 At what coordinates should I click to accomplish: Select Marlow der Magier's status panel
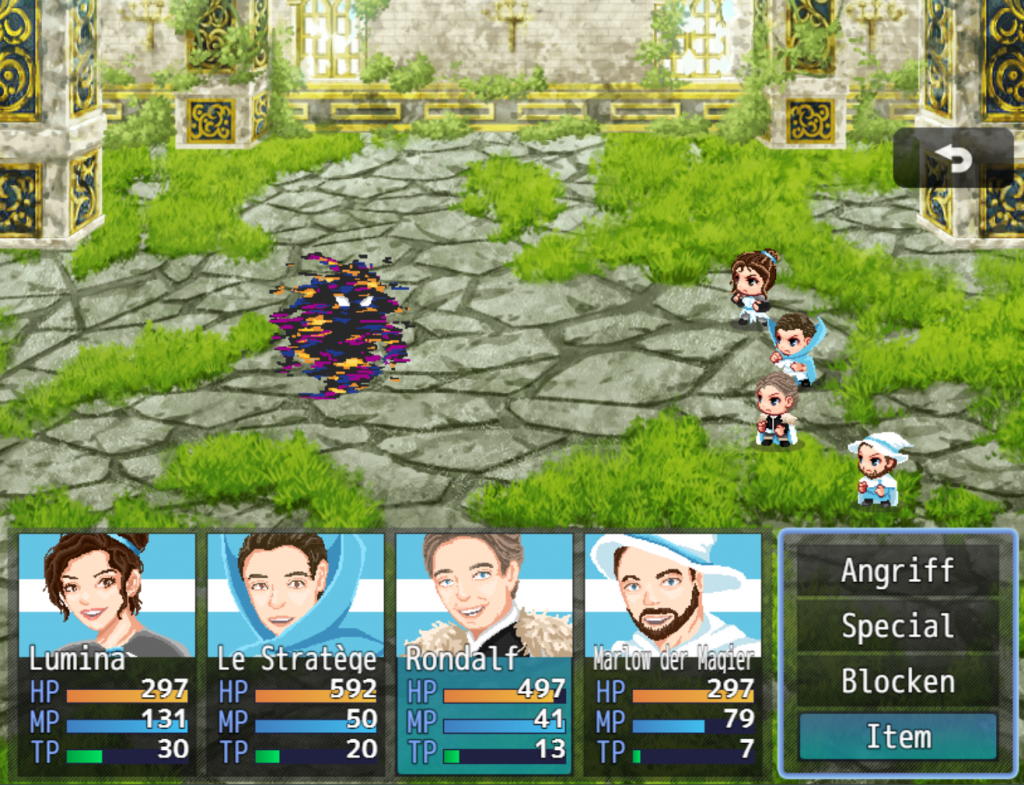pyautogui.click(x=673, y=653)
